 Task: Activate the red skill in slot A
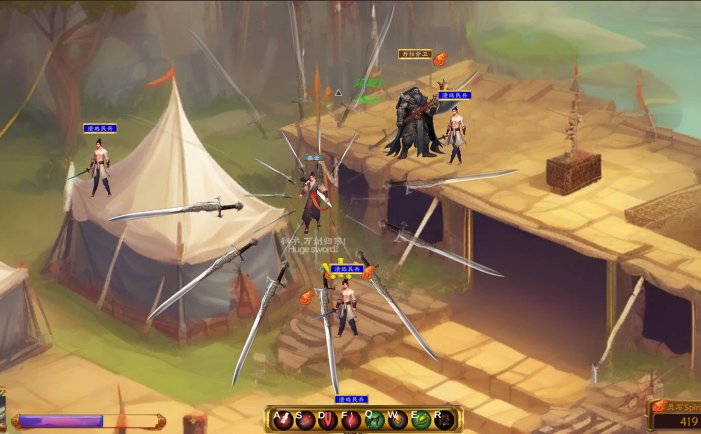(282, 421)
